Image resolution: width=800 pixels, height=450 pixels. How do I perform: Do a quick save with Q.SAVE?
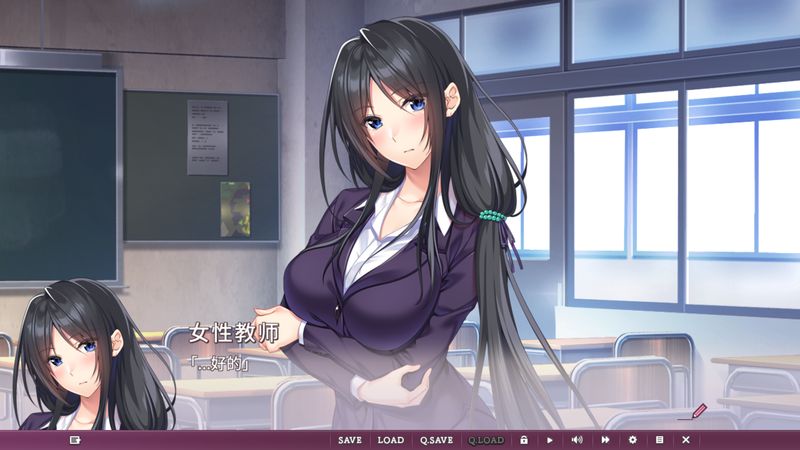436,440
